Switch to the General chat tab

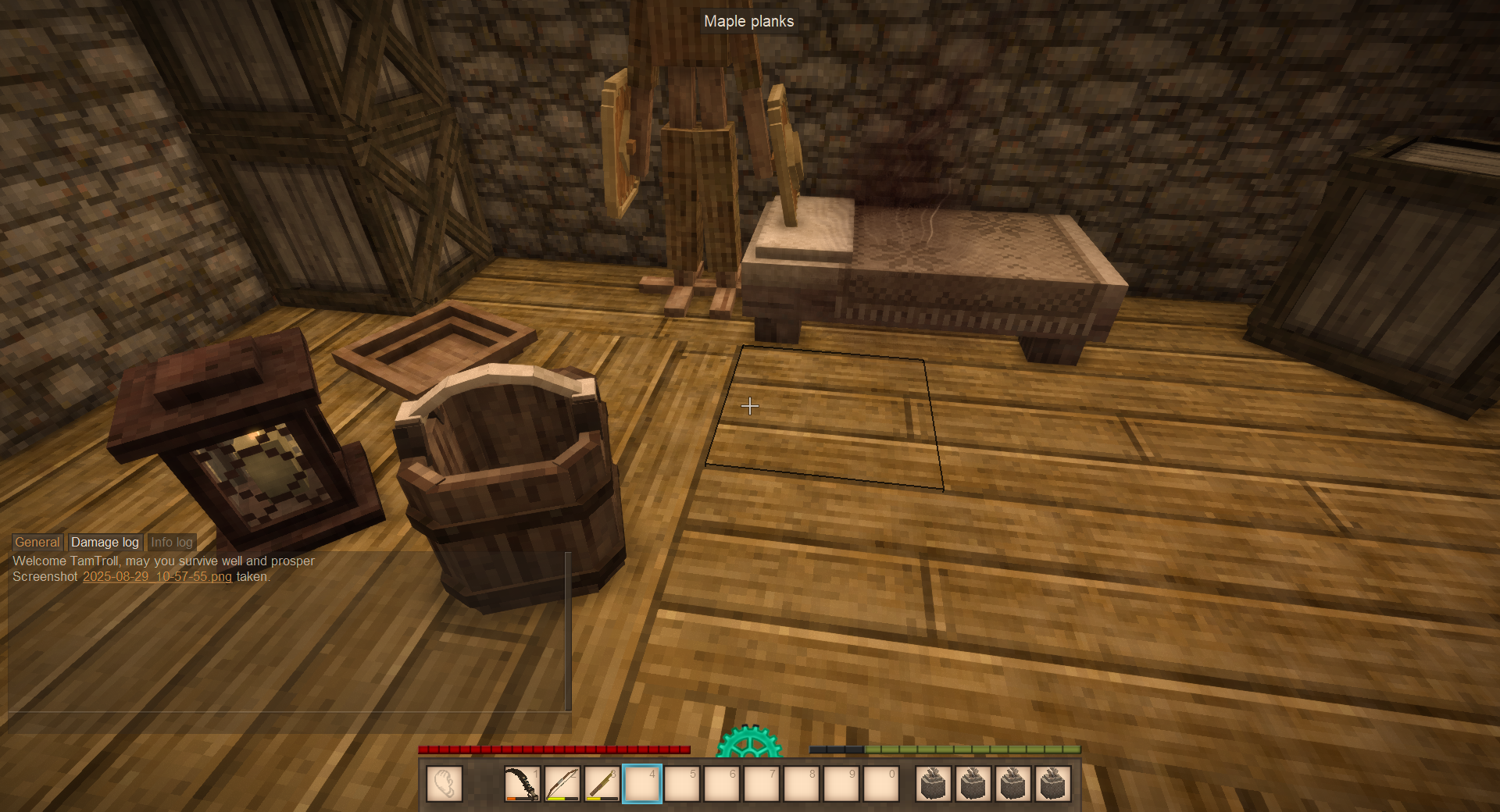coord(37,542)
